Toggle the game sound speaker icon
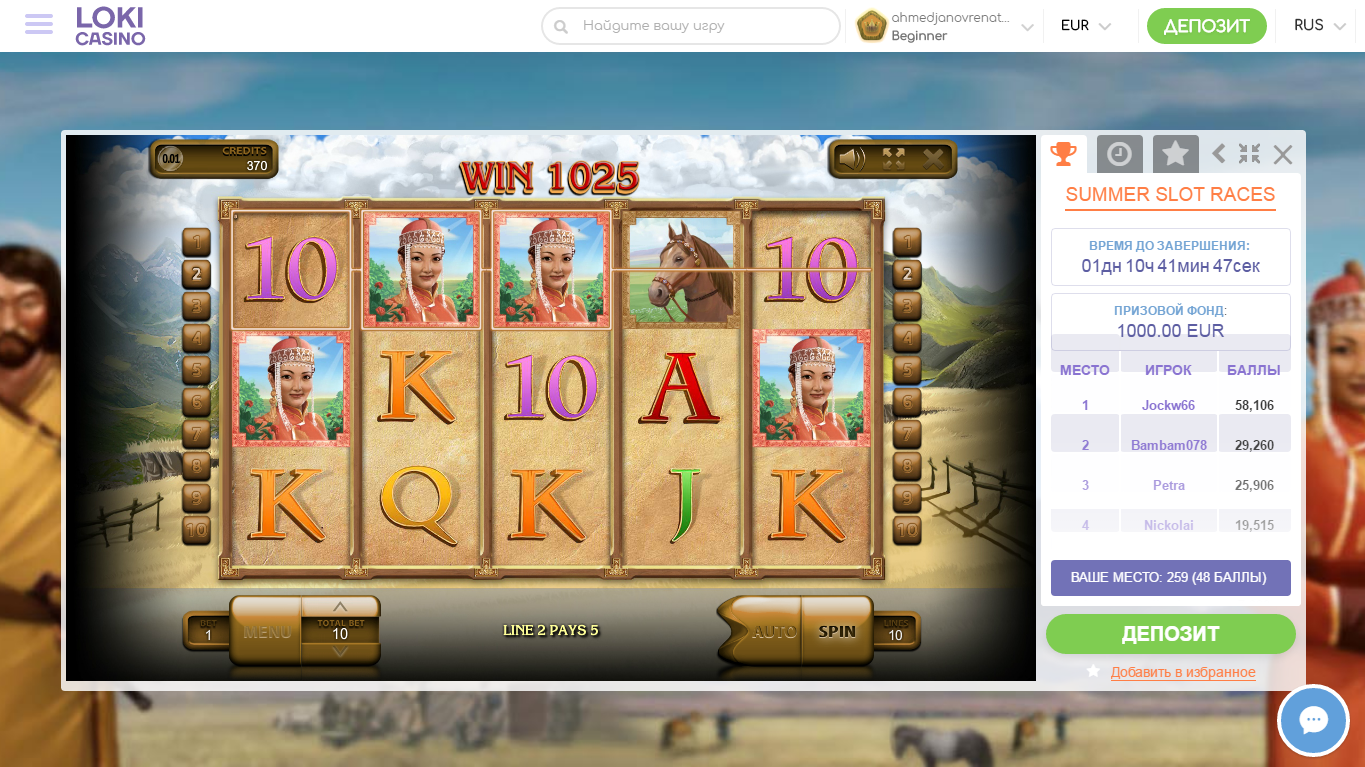Screen dimensions: 1365x767 852,159
